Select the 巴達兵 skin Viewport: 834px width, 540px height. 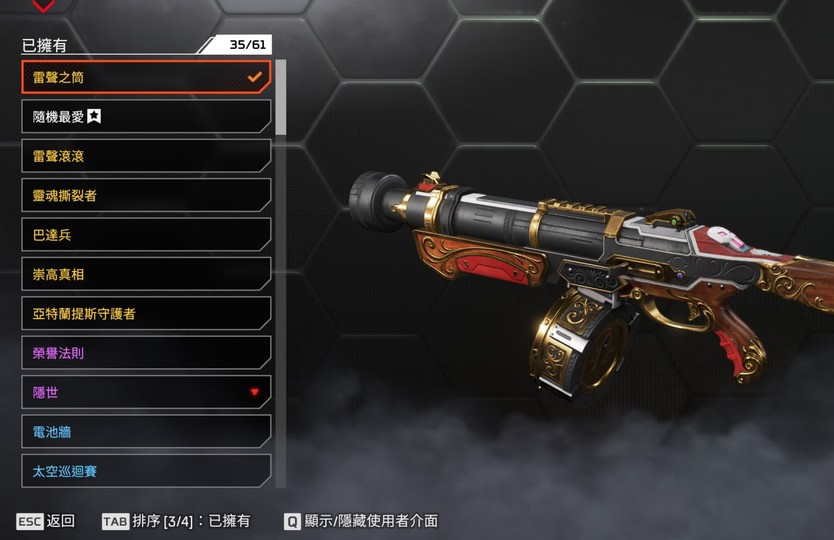pyautogui.click(x=146, y=235)
